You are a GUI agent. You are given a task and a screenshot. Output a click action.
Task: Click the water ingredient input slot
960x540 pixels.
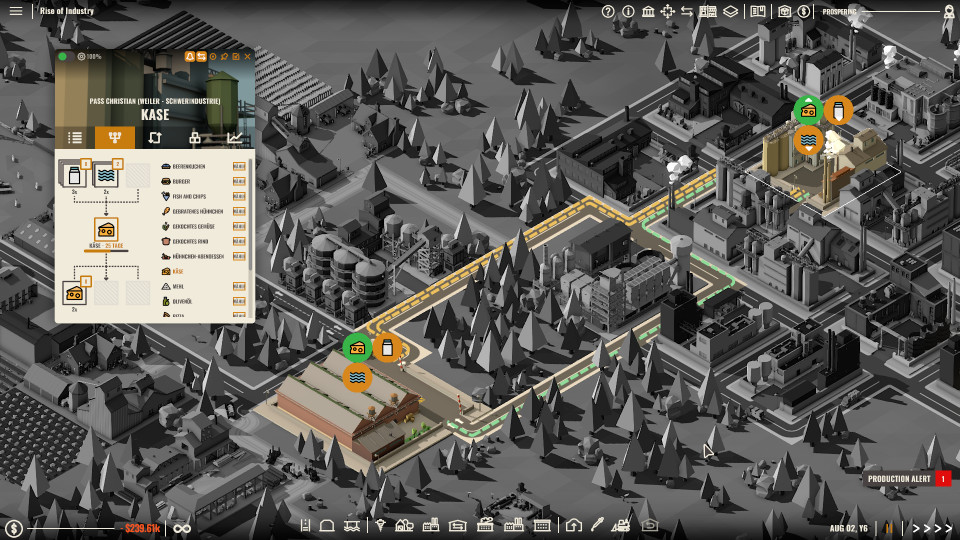[x=107, y=176]
